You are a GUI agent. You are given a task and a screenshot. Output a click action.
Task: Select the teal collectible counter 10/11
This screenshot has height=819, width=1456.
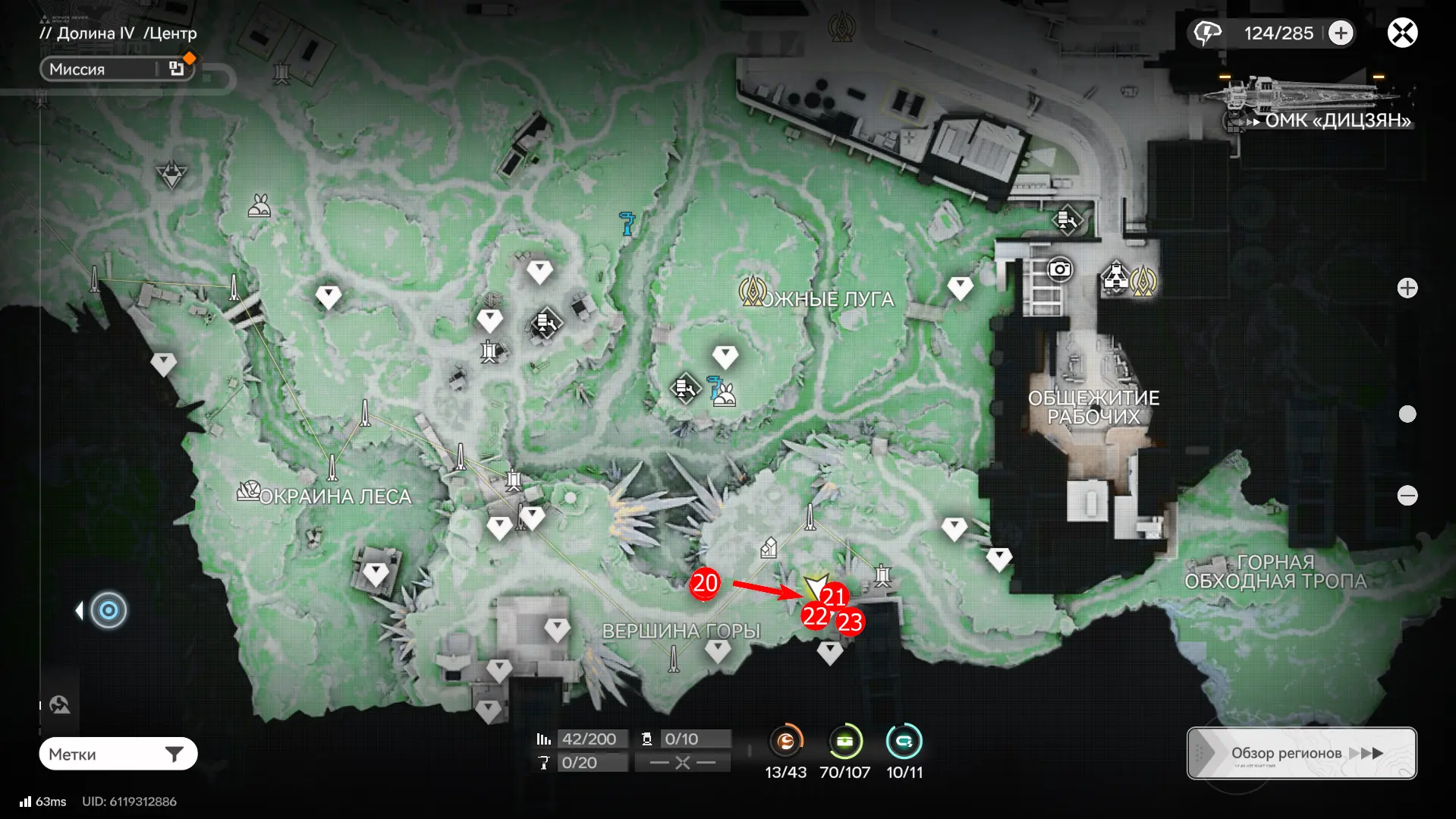[904, 742]
